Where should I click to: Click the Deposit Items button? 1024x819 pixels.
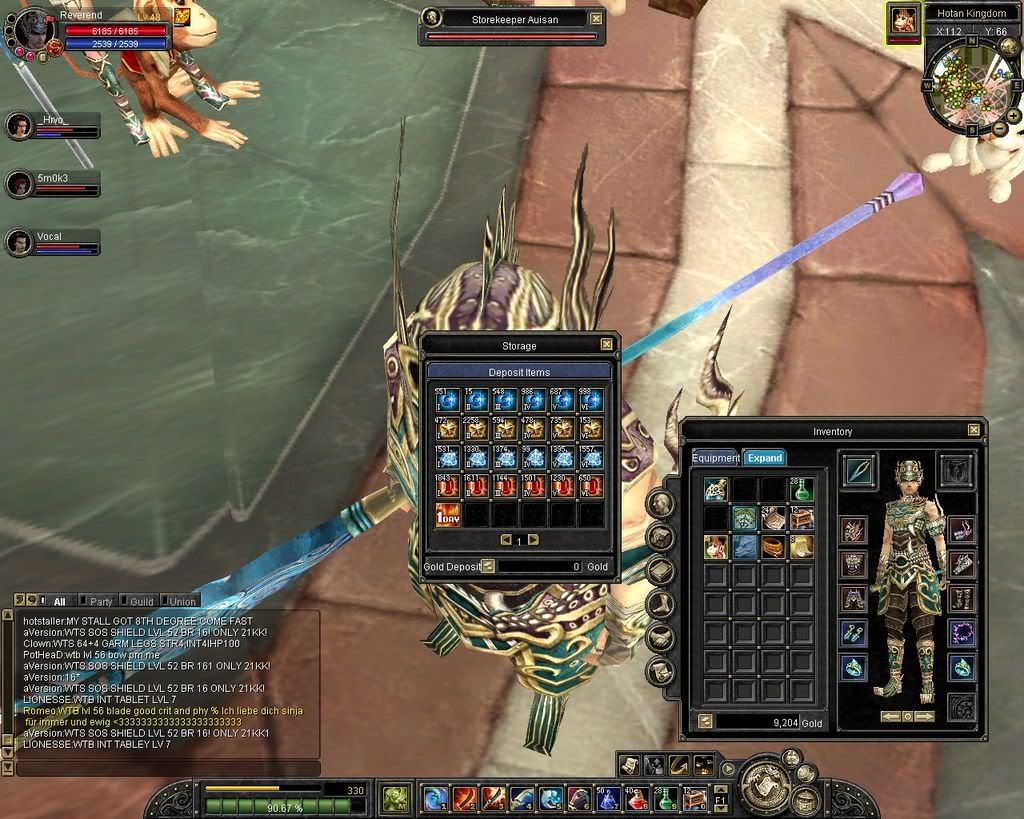[519, 372]
